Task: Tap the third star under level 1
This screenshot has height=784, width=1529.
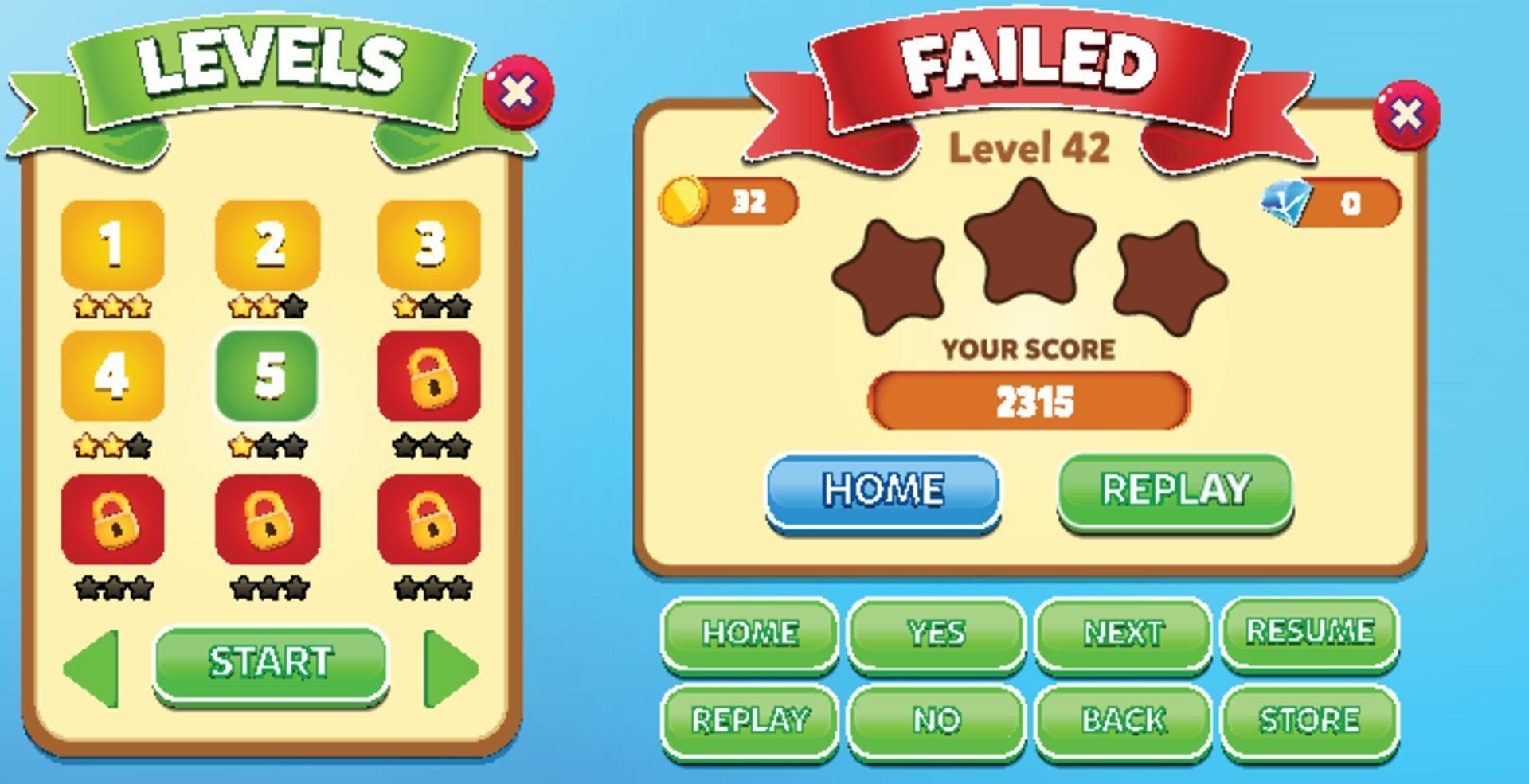Action: 139,303
